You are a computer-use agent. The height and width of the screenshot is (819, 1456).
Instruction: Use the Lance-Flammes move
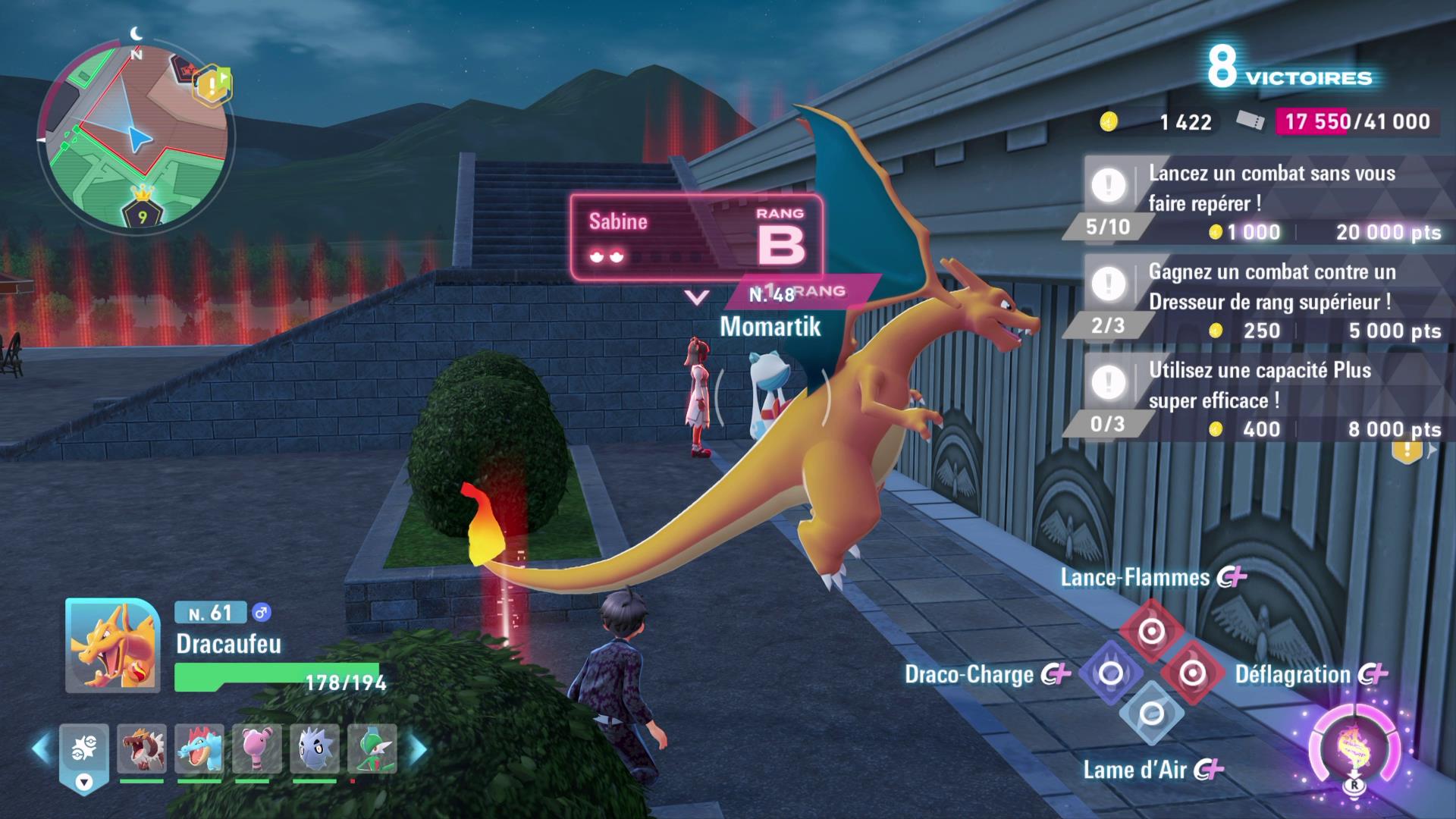tap(1151, 631)
